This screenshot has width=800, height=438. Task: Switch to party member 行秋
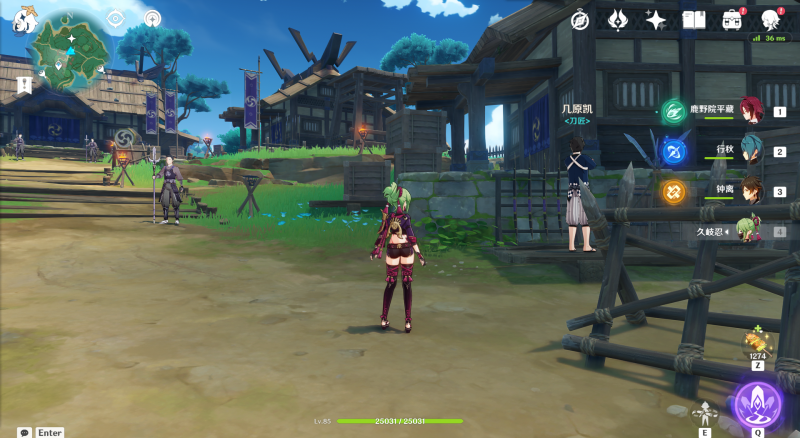pyautogui.click(x=750, y=152)
